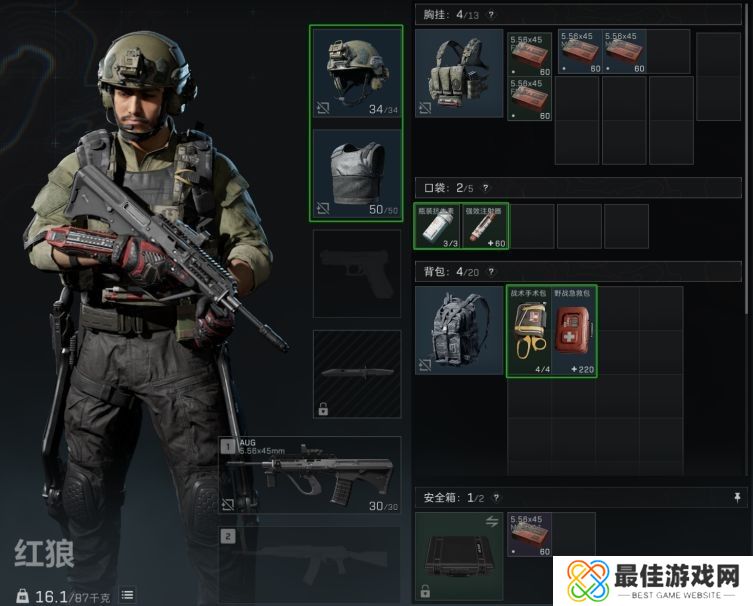753x606 pixels.
Task: Select the 强效注射器 injector item
Action: pos(485,228)
